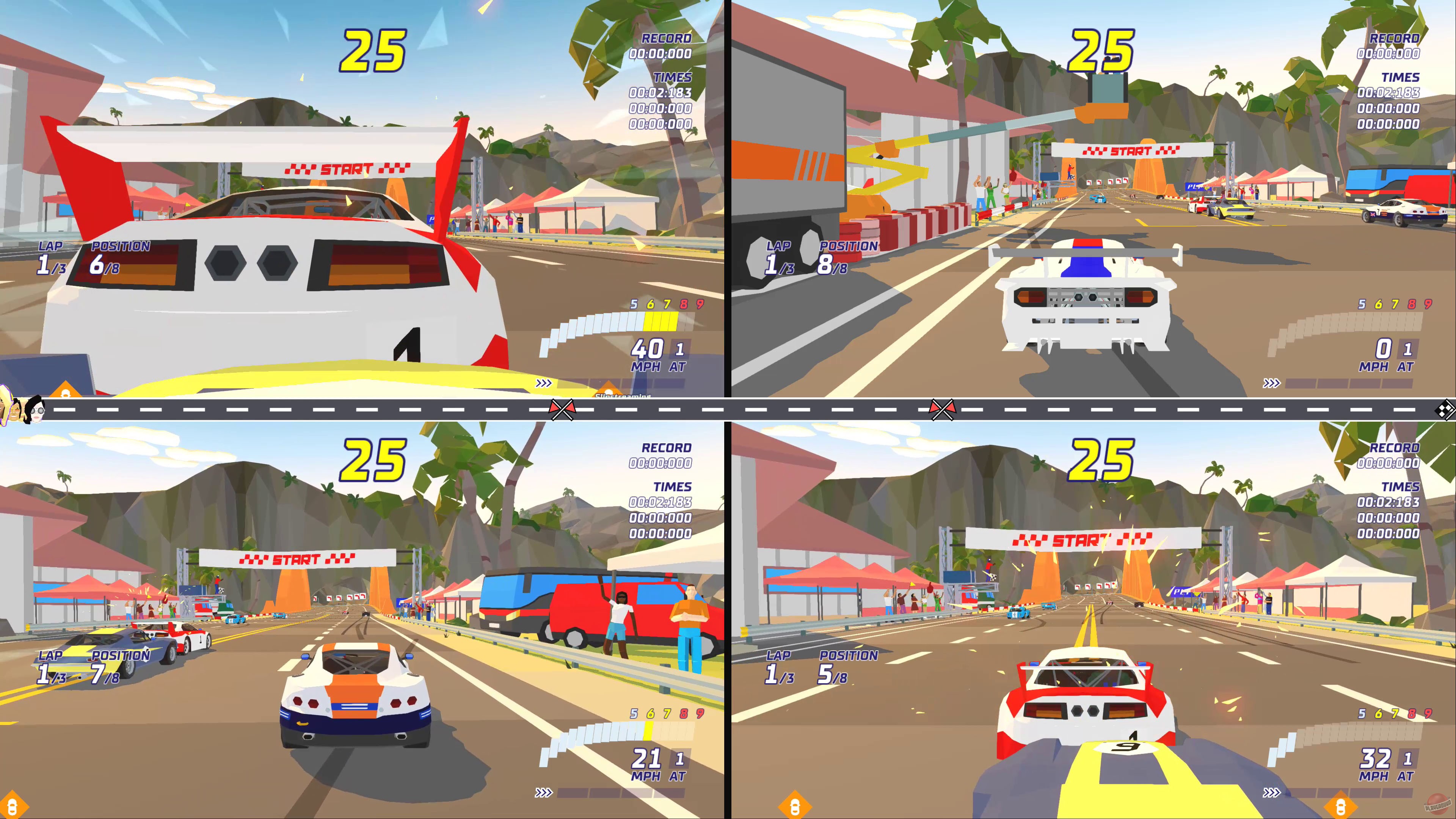Image resolution: width=1456 pixels, height=819 pixels.
Task: Select the right crossed-flags marker on the progress track
Action: (943, 410)
